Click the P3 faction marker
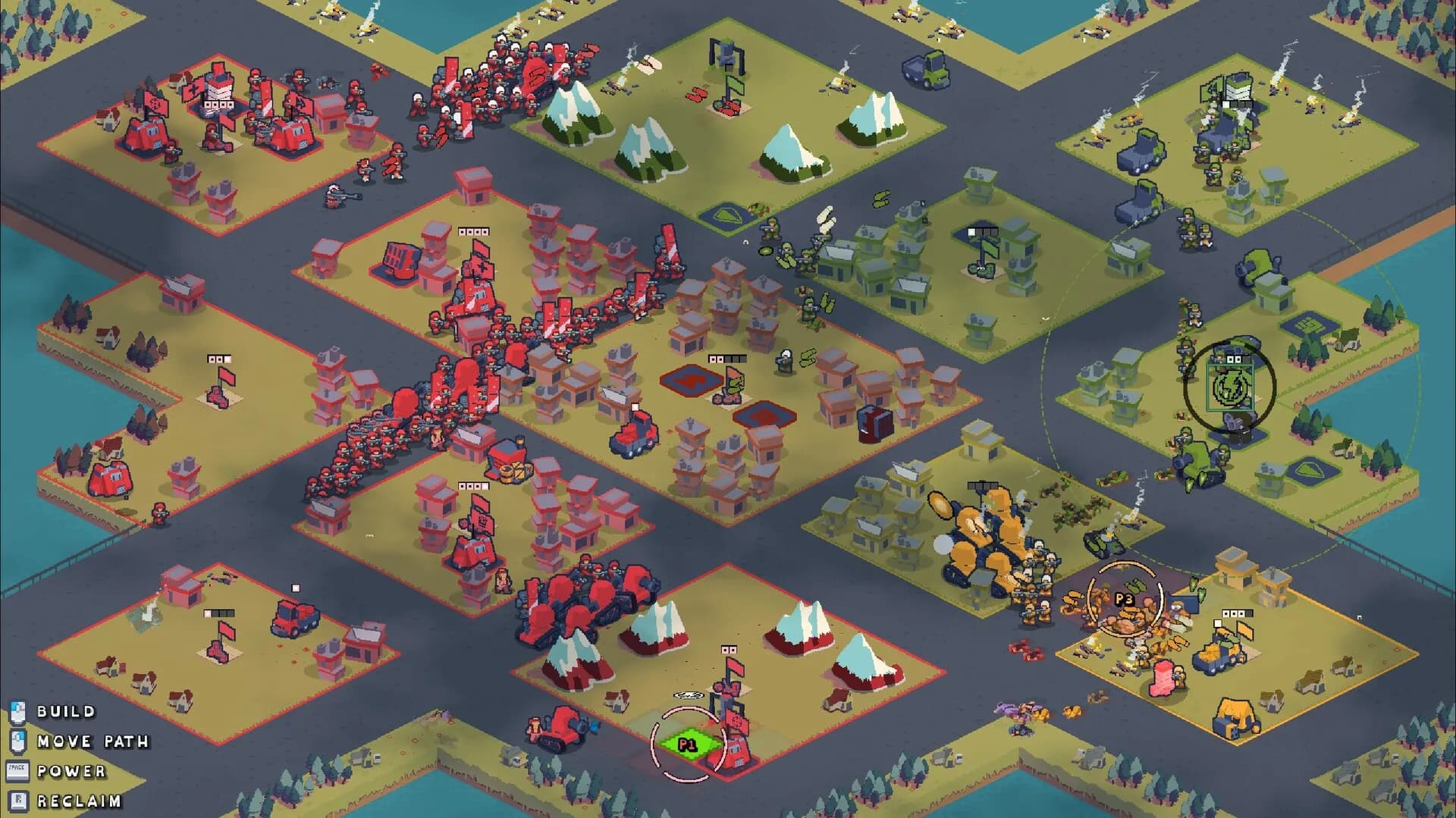The width and height of the screenshot is (1456, 818). click(1125, 599)
